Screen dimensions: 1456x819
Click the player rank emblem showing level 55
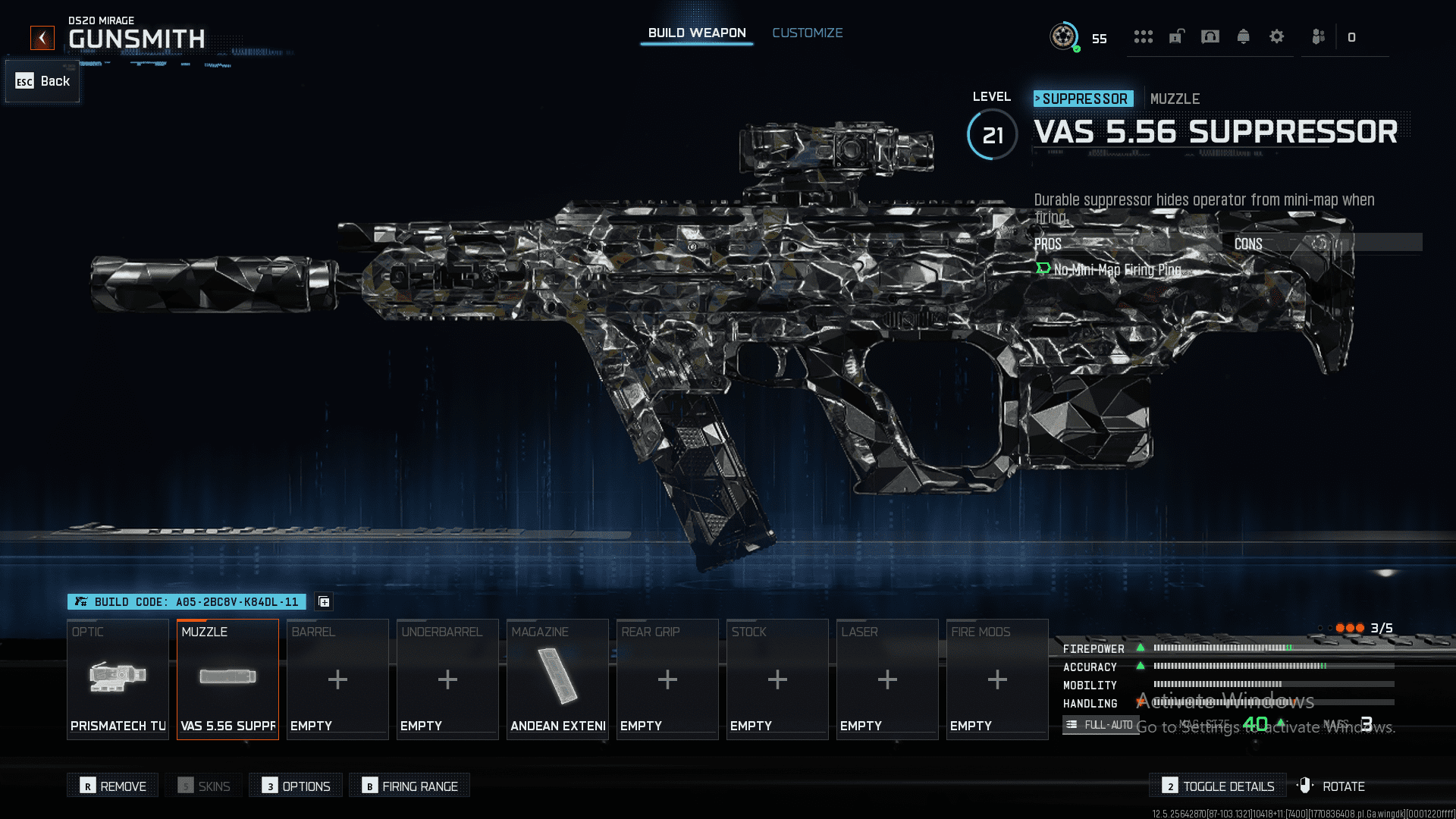point(1065,36)
